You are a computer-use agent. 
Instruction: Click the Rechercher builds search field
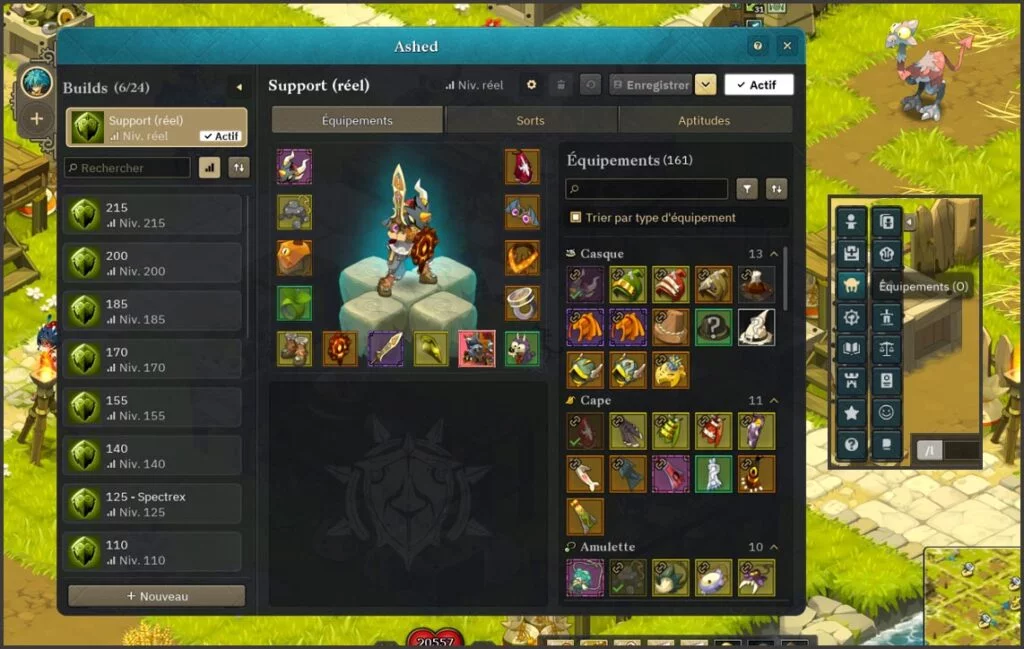point(128,168)
